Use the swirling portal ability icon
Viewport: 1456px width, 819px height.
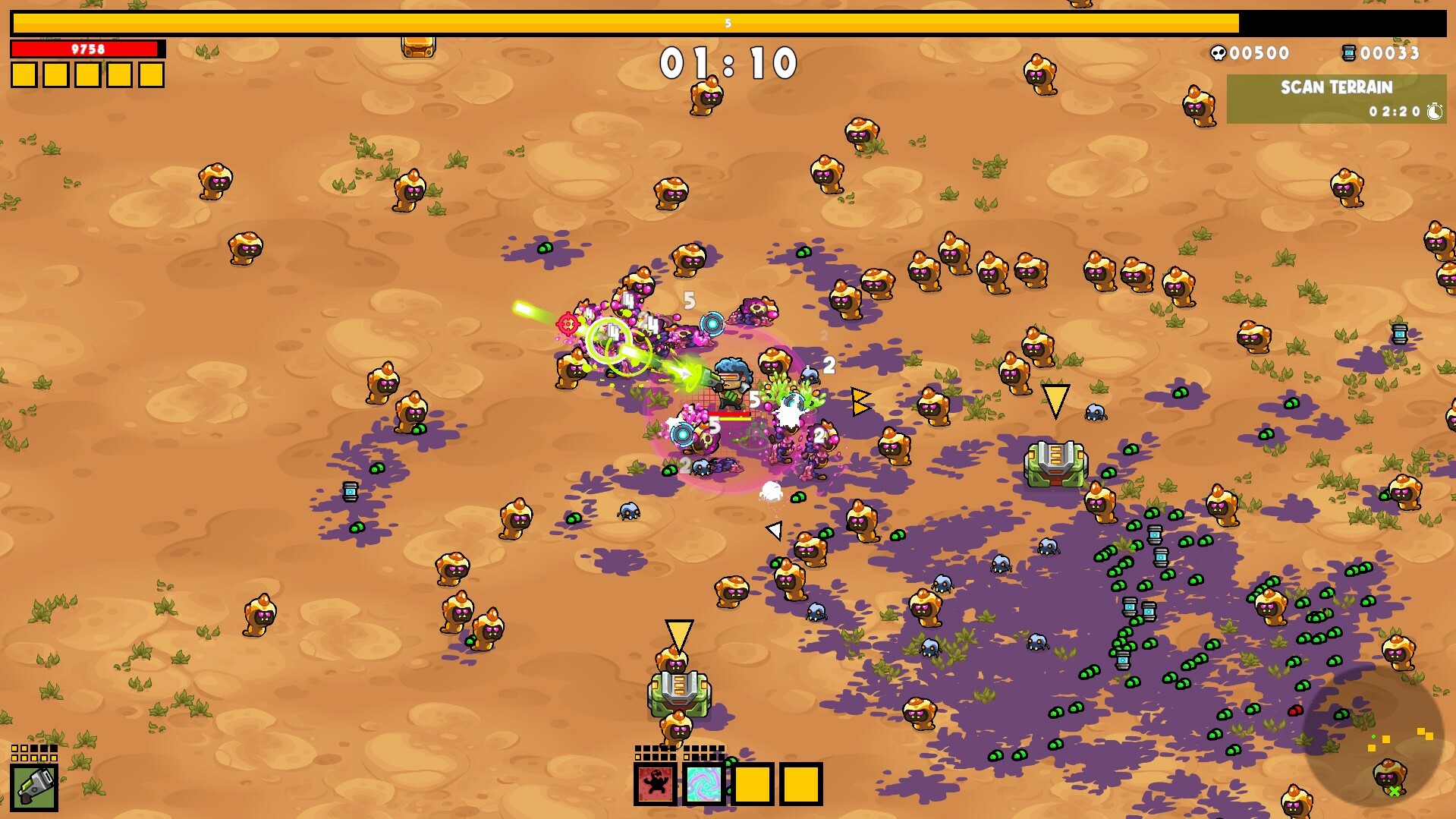704,784
